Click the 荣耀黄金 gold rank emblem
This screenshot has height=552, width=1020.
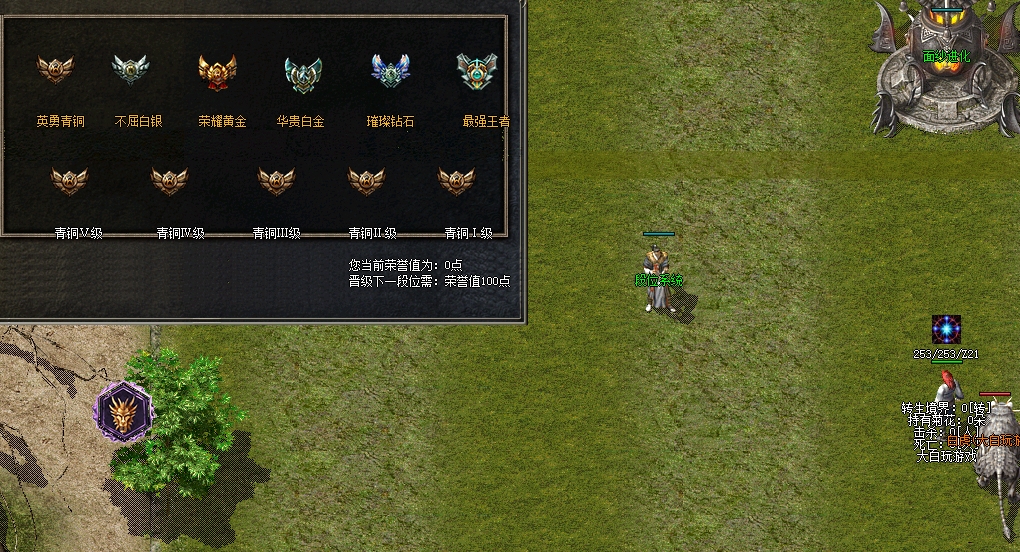tap(217, 70)
